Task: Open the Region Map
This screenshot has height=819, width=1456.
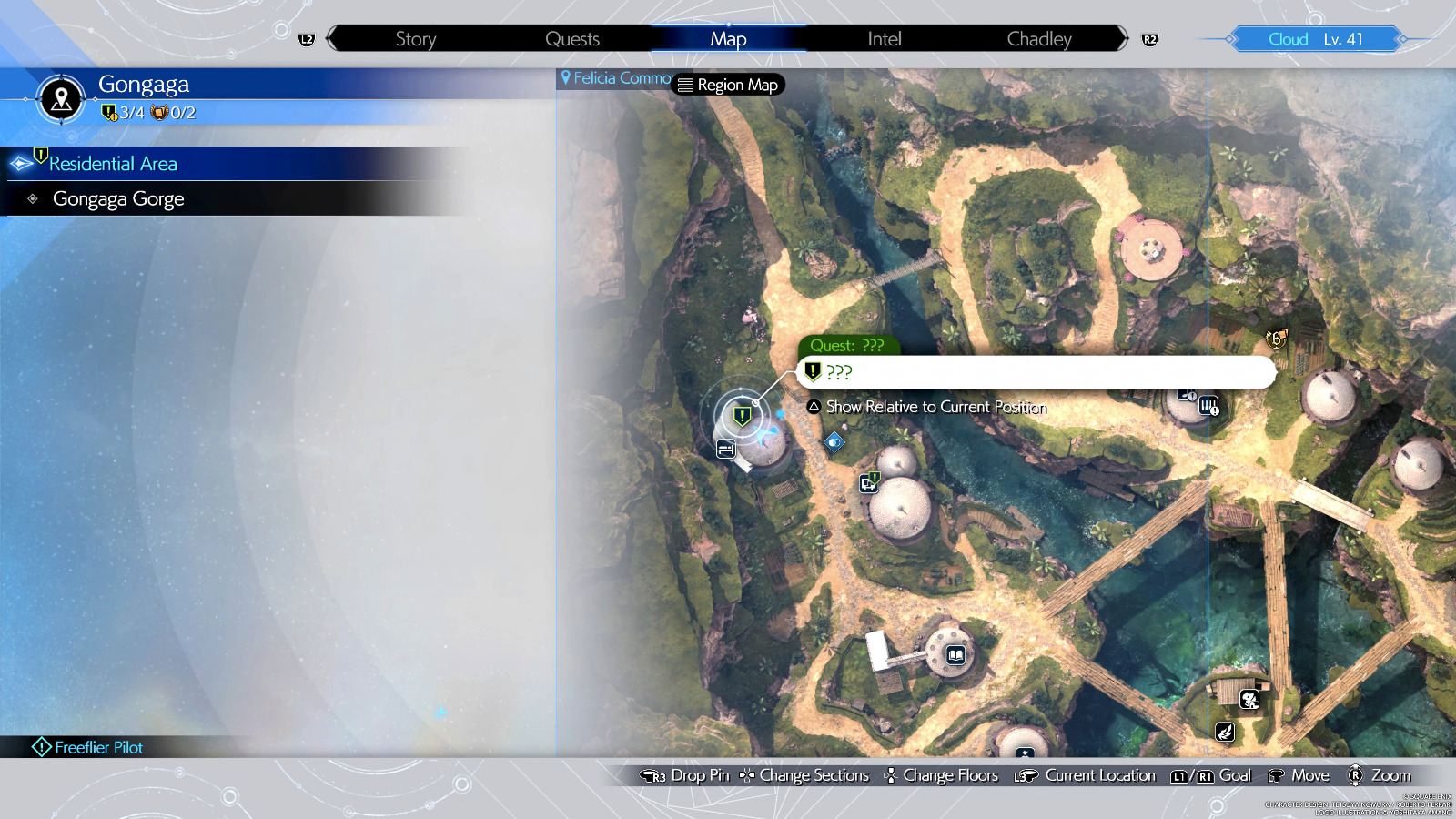Action: point(728,85)
